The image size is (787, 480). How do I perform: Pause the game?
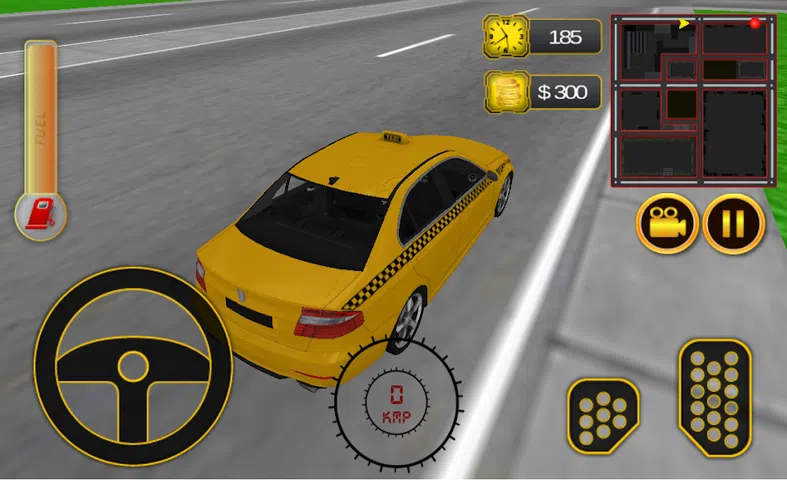pos(734,224)
